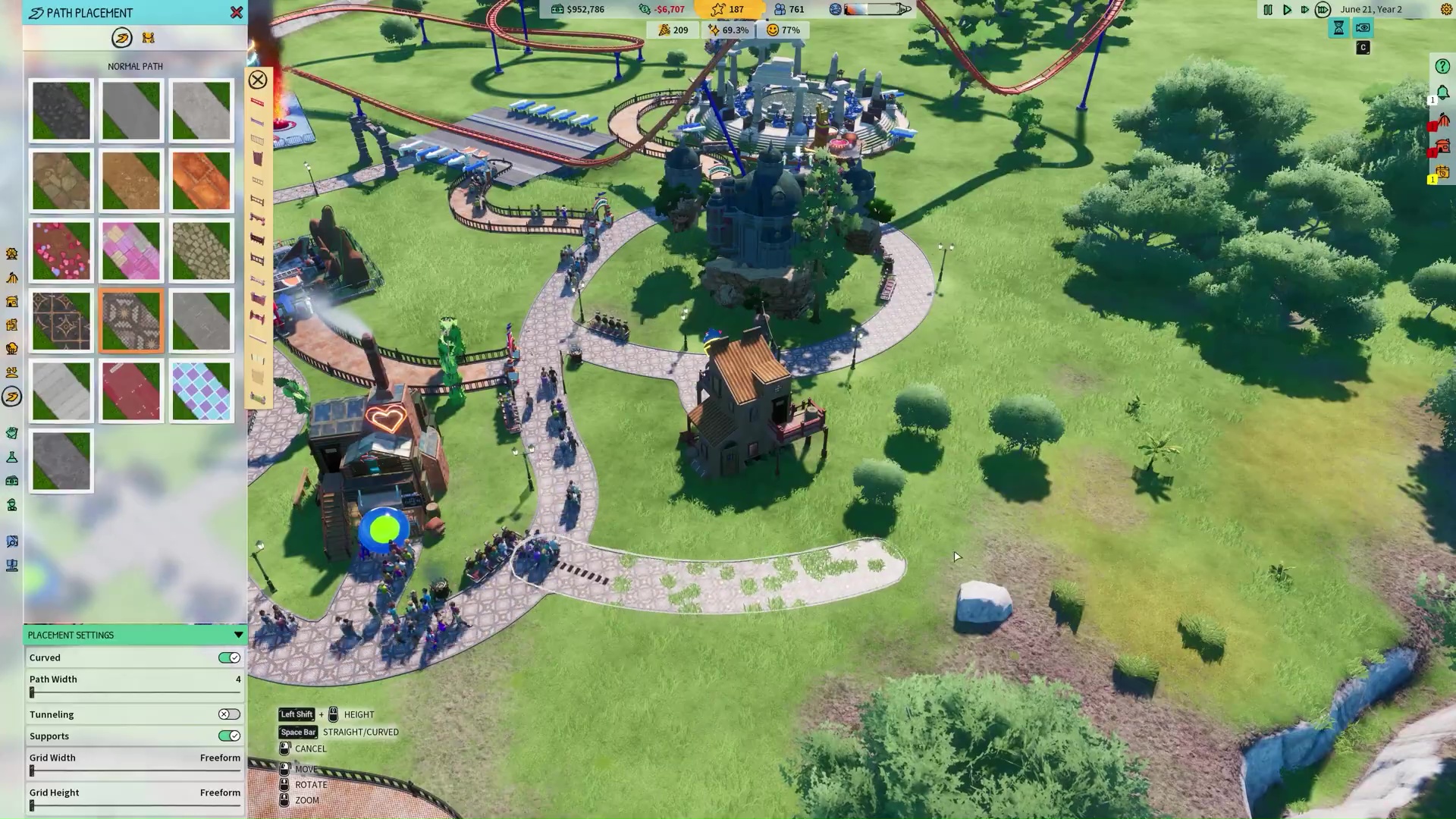Set game to fastest speed

[x=1323, y=10]
